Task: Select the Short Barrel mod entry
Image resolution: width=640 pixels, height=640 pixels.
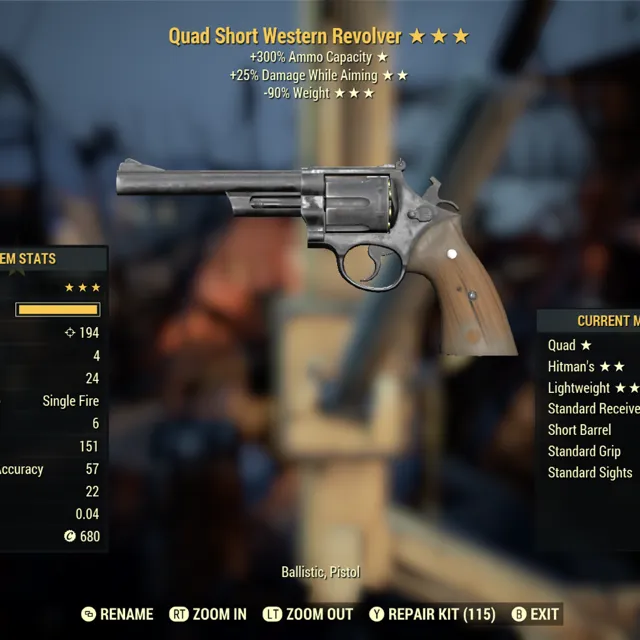Action: (579, 430)
